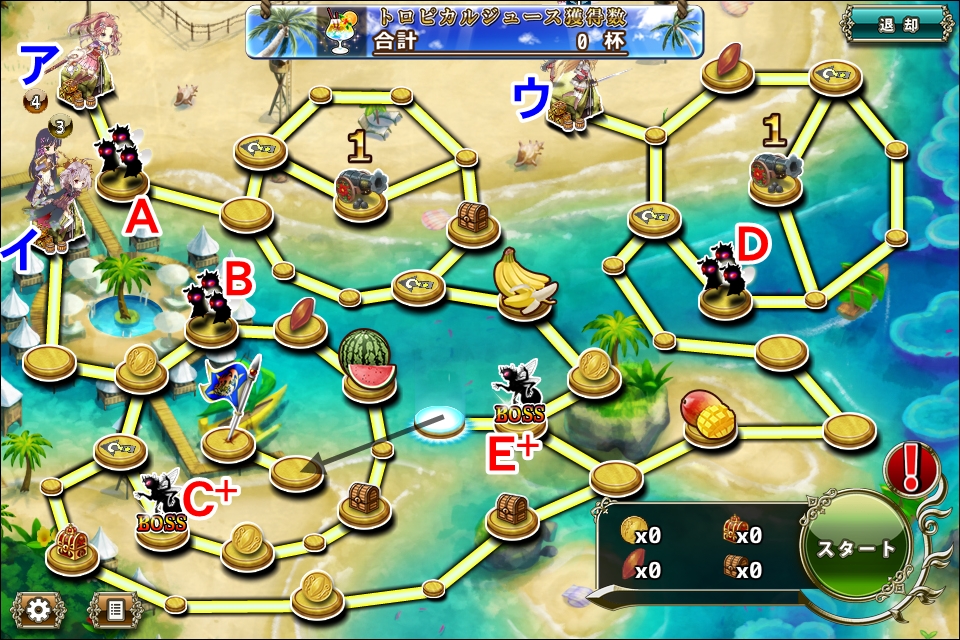This screenshot has width=960, height=640.
Task: Show the list log panel
Action: 113,608
